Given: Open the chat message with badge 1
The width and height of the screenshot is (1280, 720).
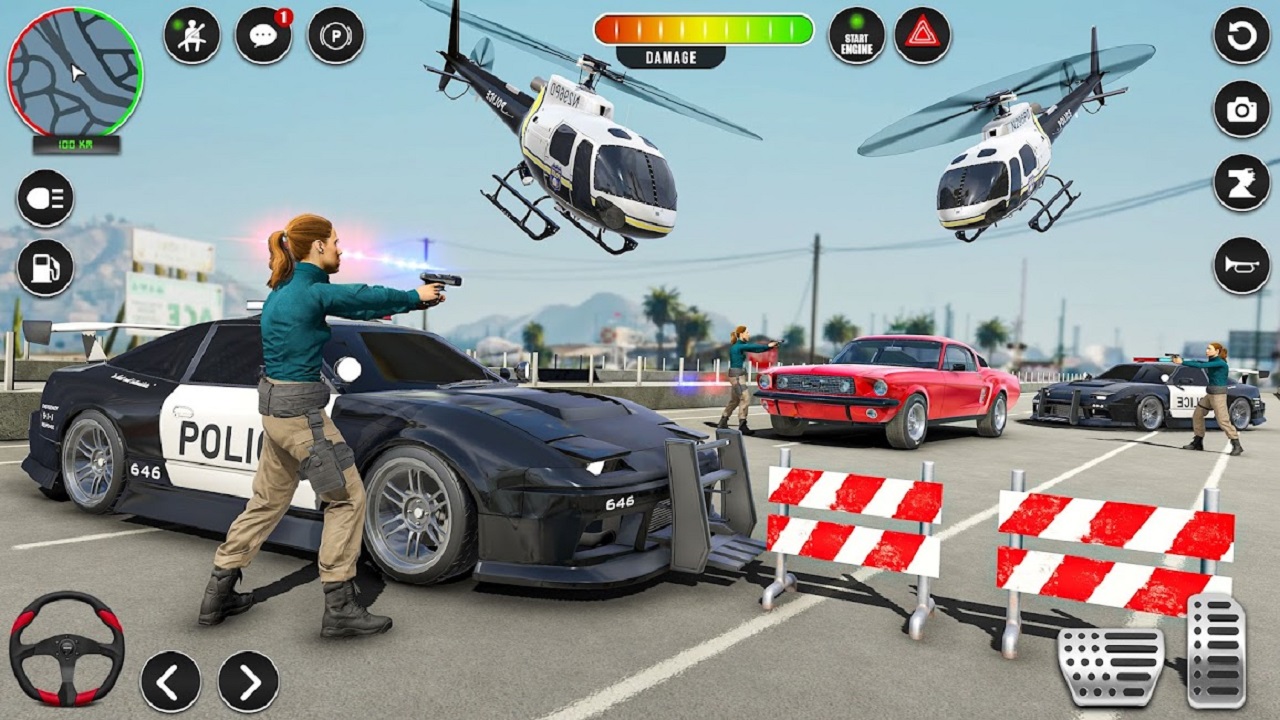Looking at the screenshot, I should click(263, 33).
